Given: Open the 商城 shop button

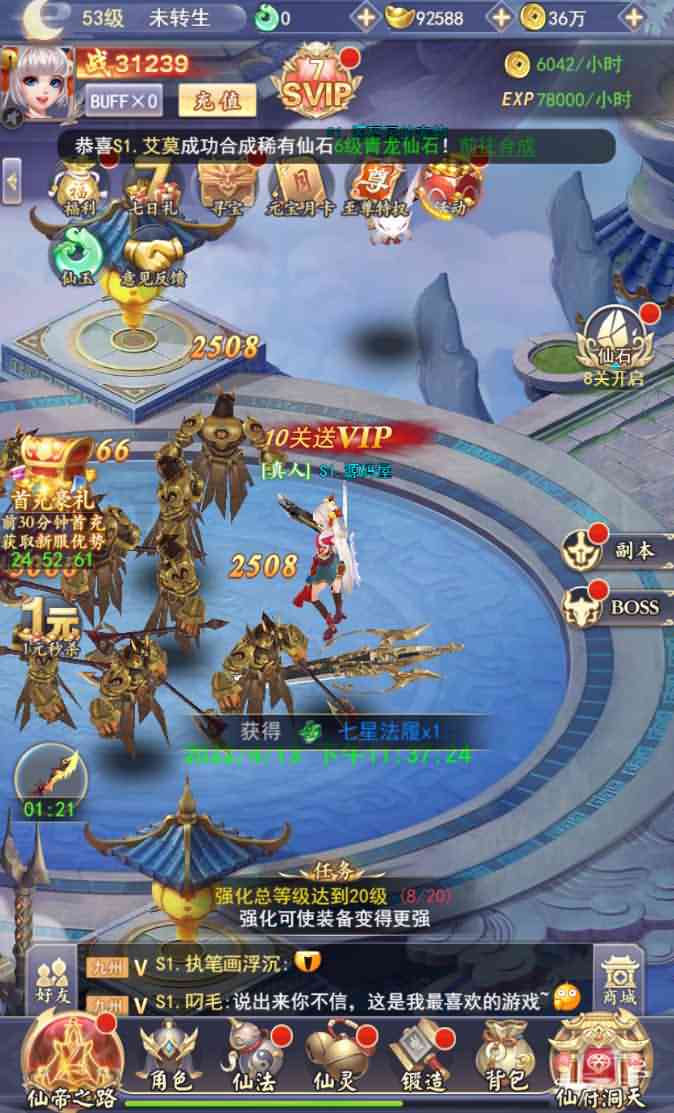Looking at the screenshot, I should point(618,981).
